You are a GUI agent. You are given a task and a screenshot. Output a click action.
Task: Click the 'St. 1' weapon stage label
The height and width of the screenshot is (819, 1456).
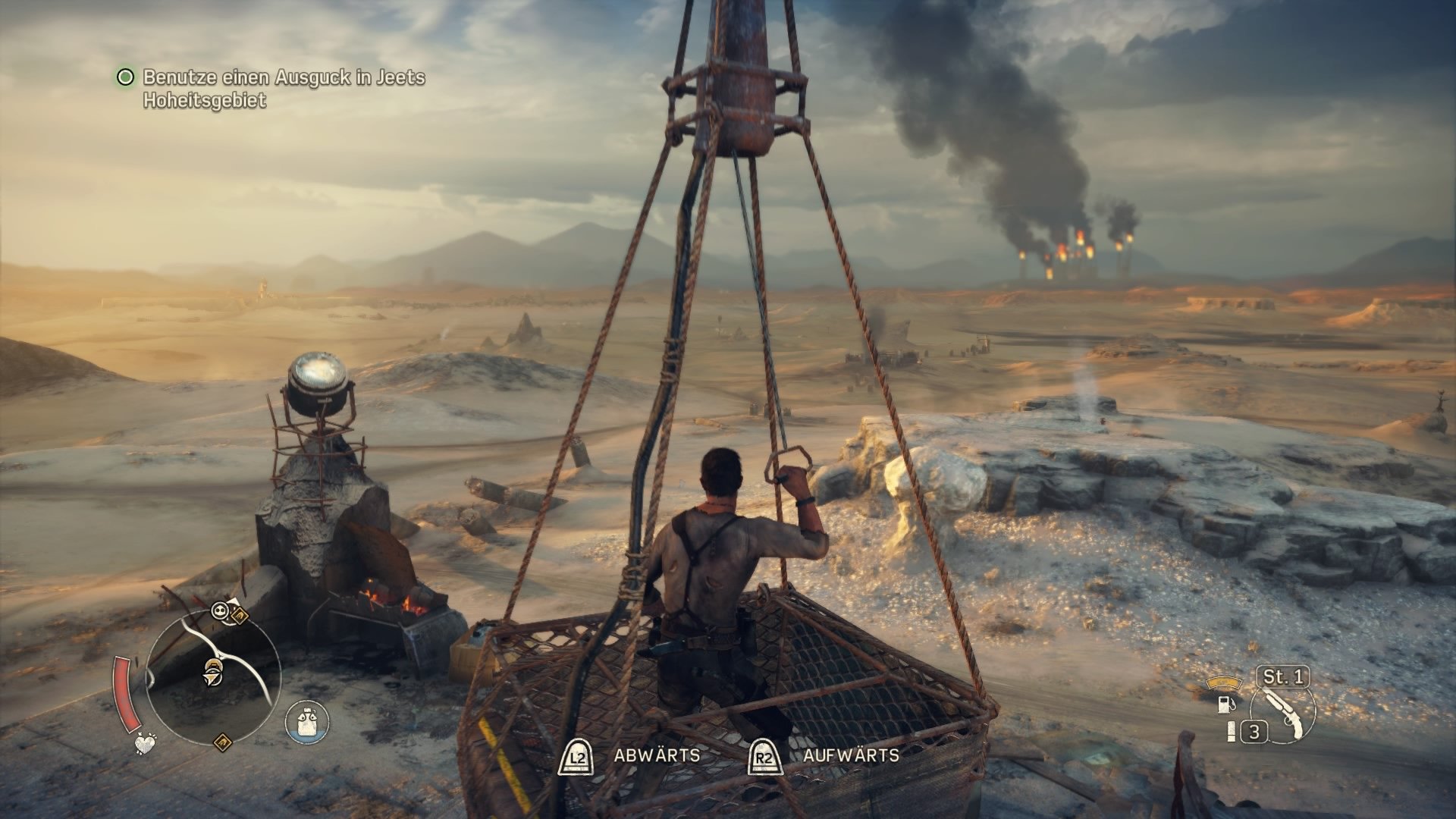[1284, 676]
